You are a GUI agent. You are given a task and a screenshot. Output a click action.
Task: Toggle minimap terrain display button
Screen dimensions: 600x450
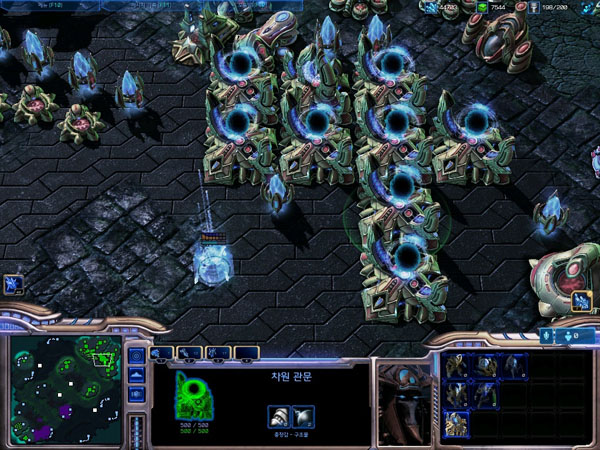click(x=136, y=375)
